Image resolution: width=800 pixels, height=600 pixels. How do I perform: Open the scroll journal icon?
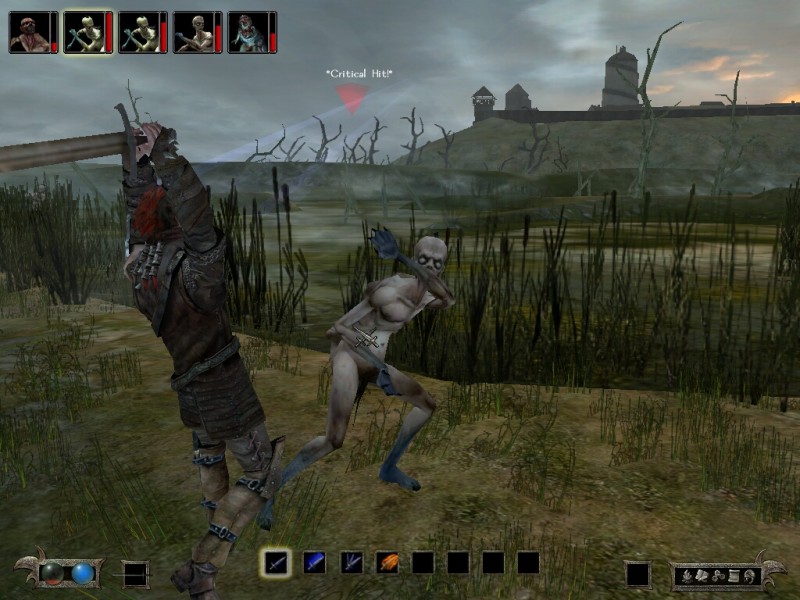(x=733, y=575)
